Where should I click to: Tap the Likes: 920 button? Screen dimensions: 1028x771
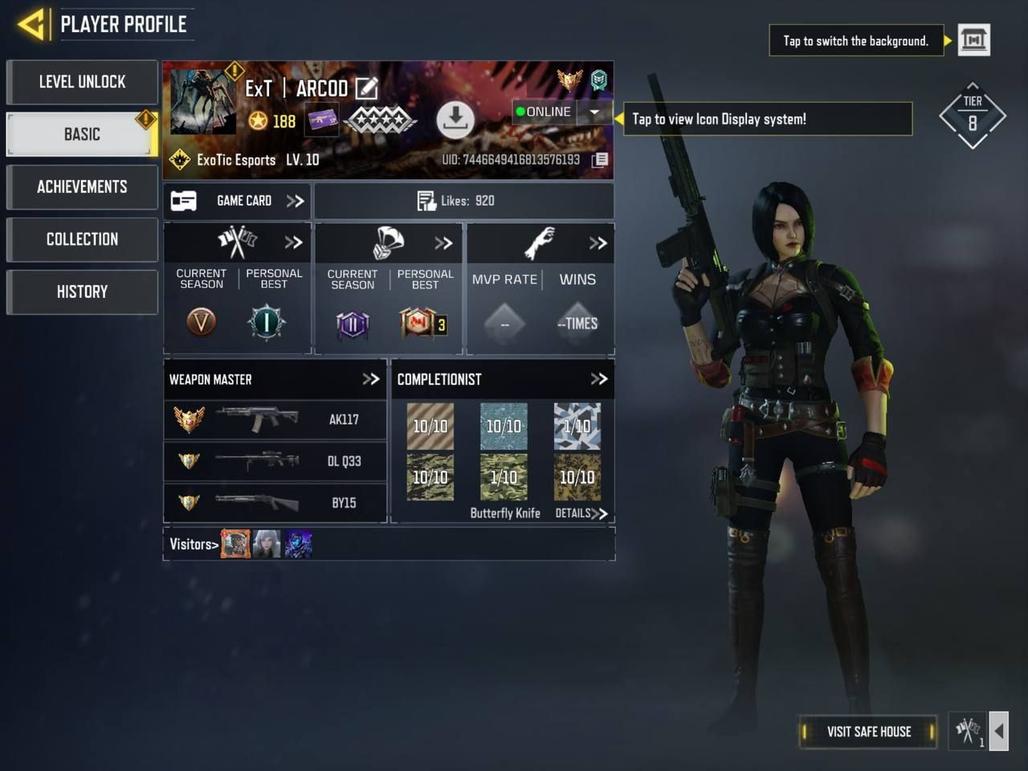[x=464, y=201]
